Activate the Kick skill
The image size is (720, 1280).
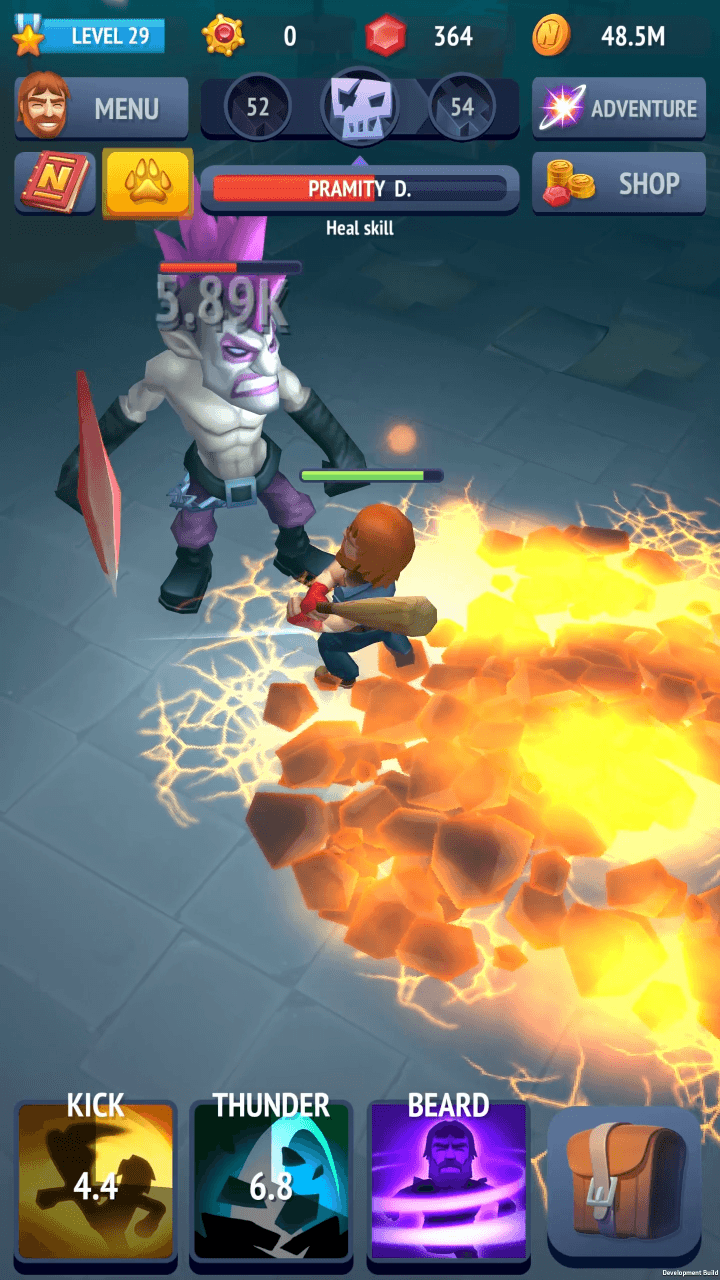(96, 1182)
